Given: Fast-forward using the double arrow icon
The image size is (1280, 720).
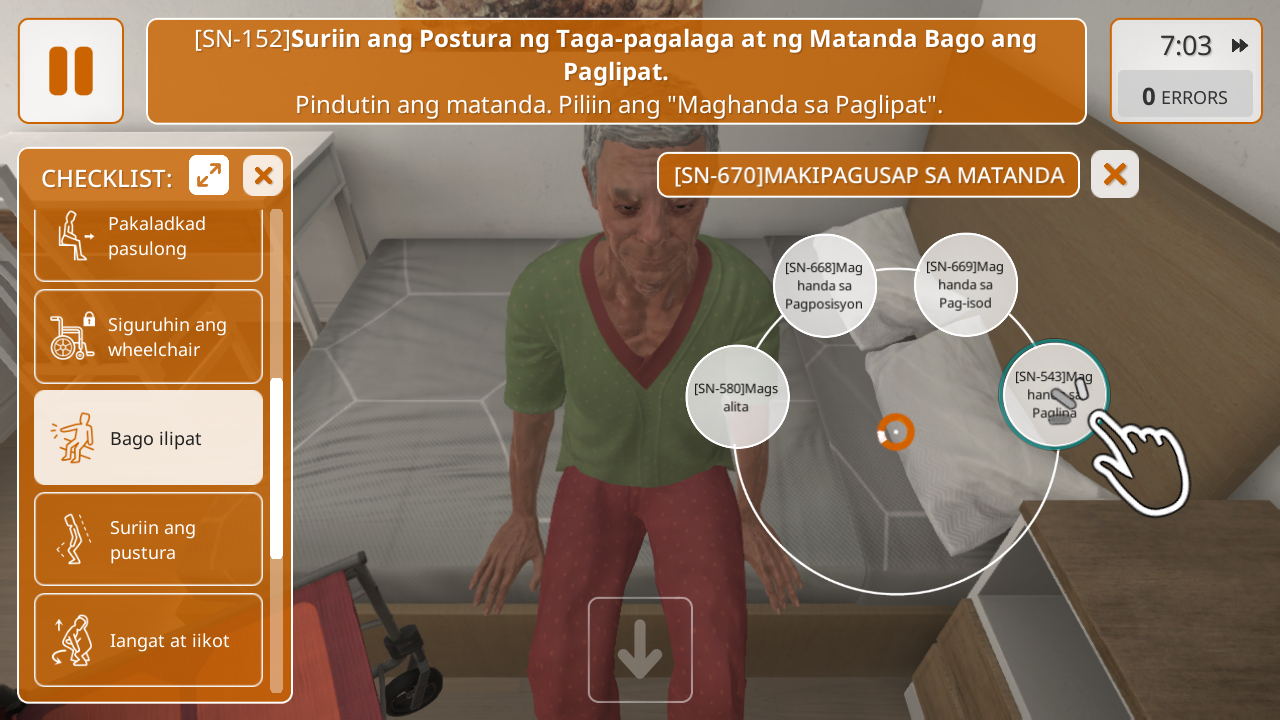Looking at the screenshot, I should pyautogui.click(x=1240, y=45).
